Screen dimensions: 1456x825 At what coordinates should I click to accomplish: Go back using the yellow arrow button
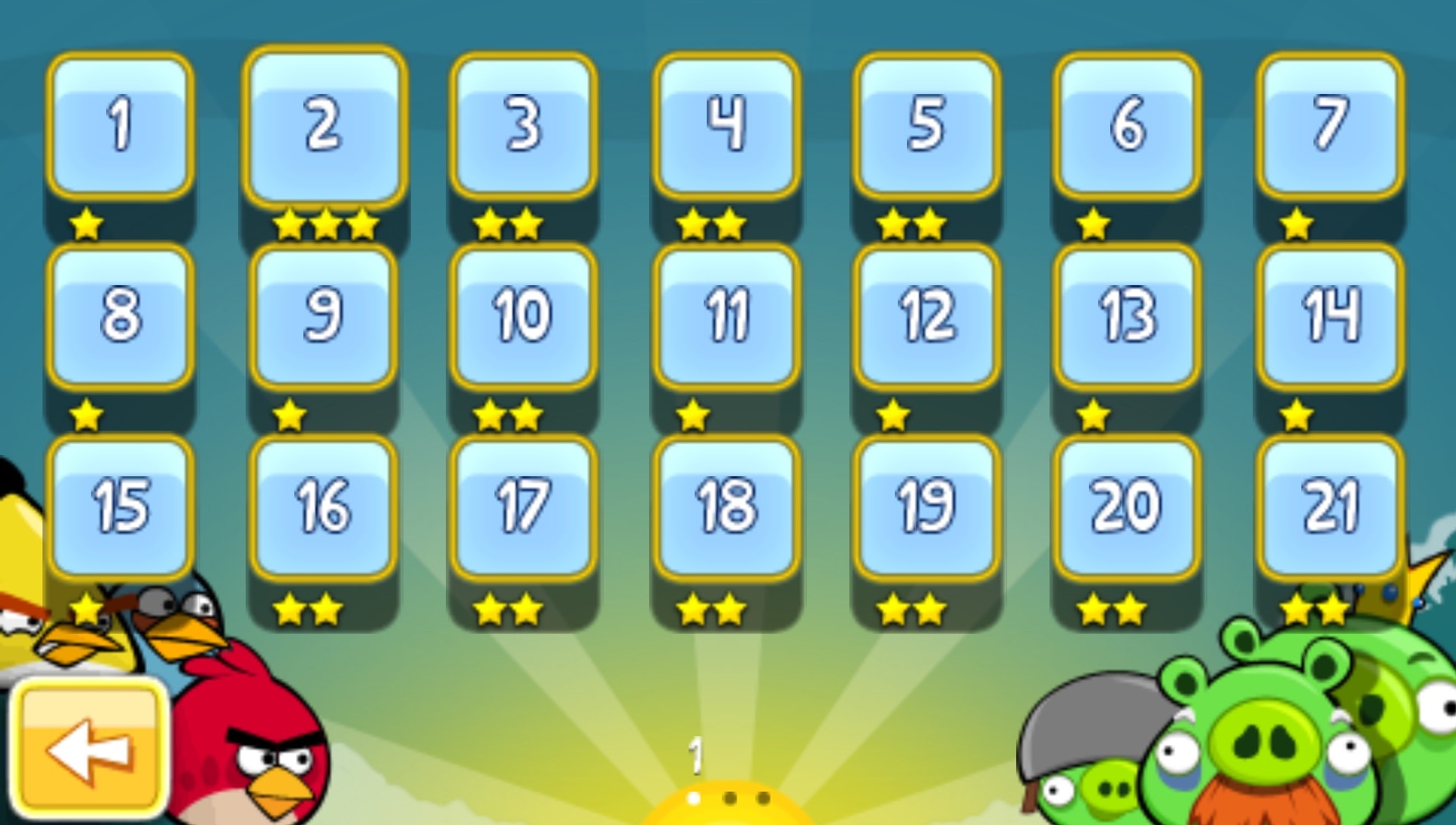91,747
